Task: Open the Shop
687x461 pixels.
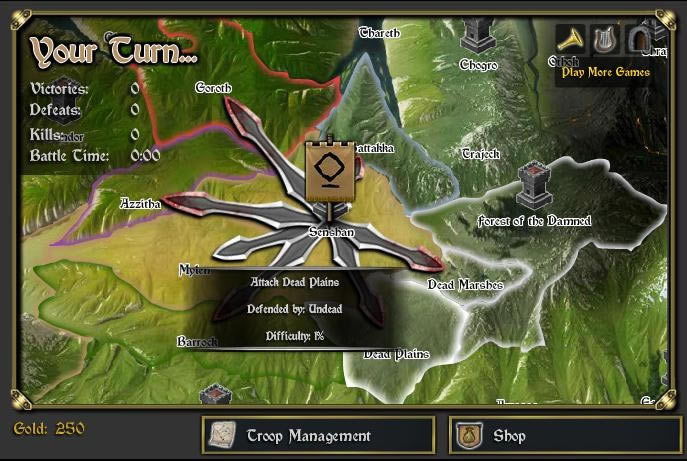Action: (x=553, y=436)
